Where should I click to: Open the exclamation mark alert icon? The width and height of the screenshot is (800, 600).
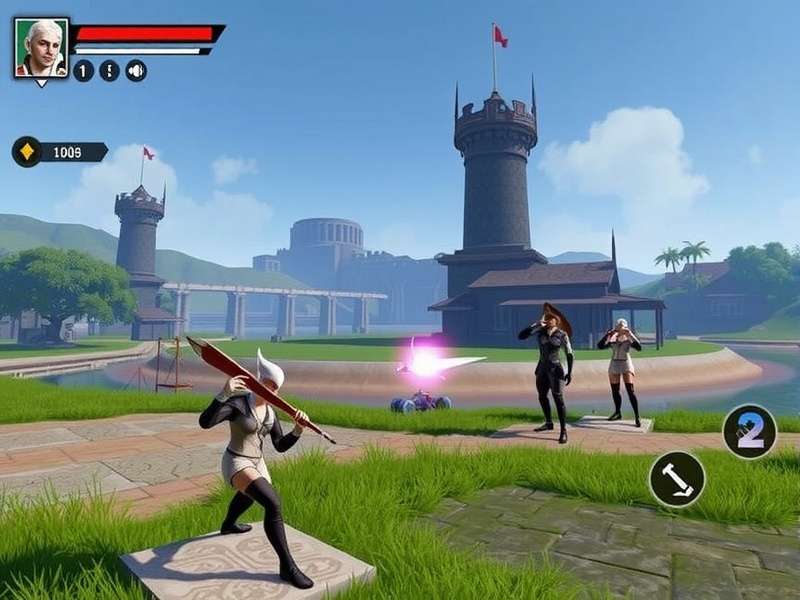point(109,71)
